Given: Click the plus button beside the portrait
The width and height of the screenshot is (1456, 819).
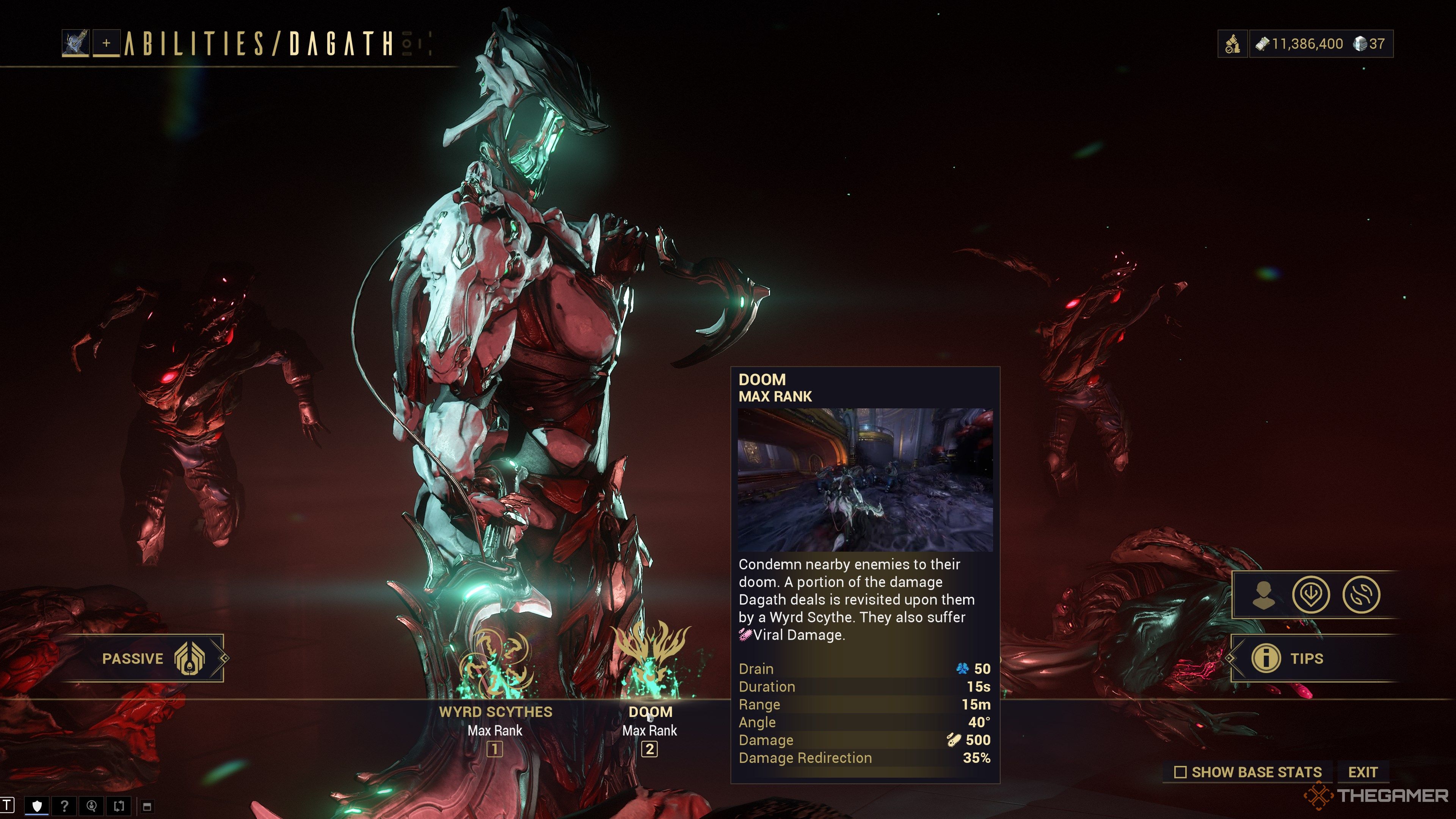Looking at the screenshot, I should [106, 44].
